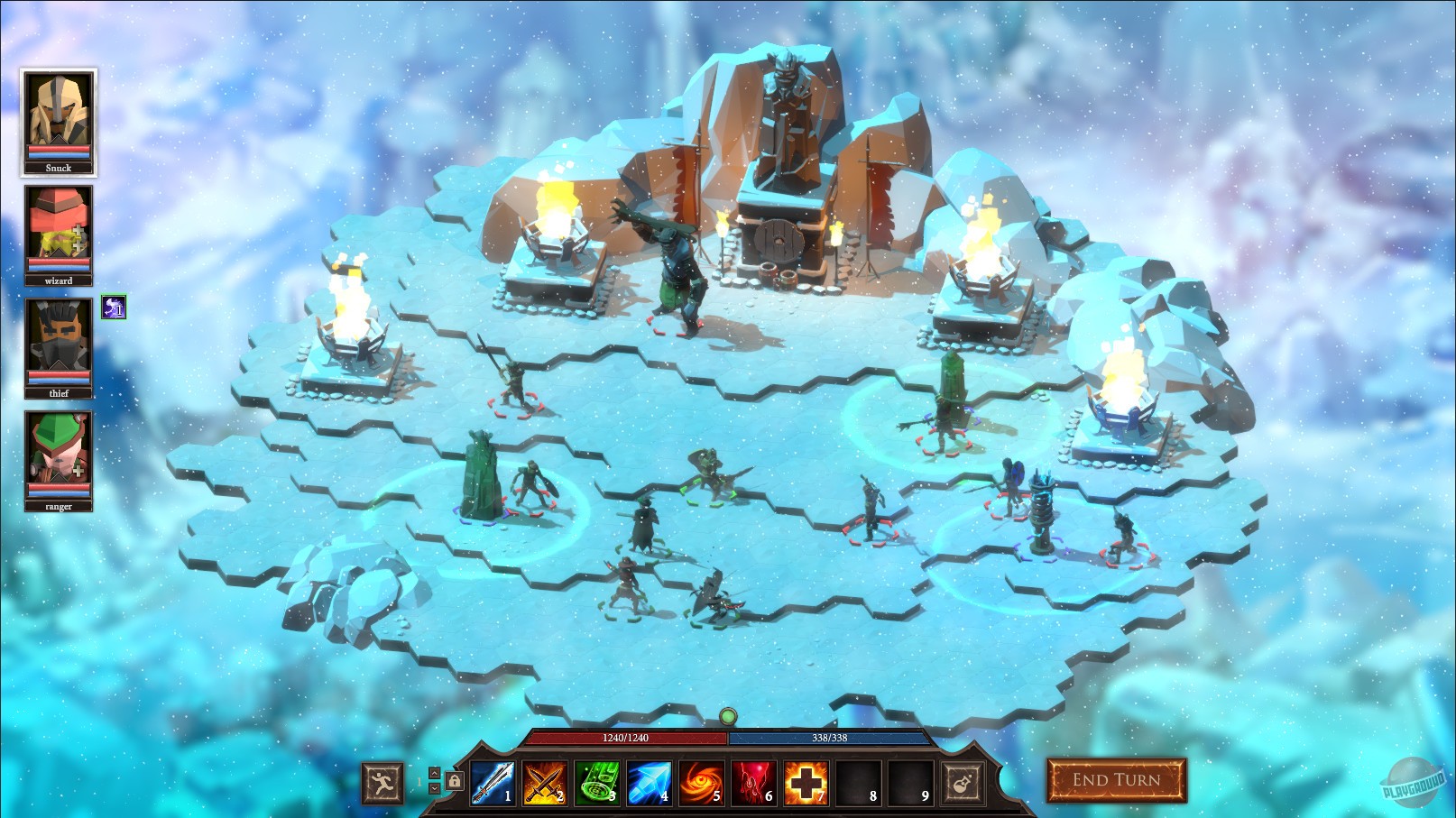Open the potion flask menu
The height and width of the screenshot is (818, 1456).
(x=962, y=782)
